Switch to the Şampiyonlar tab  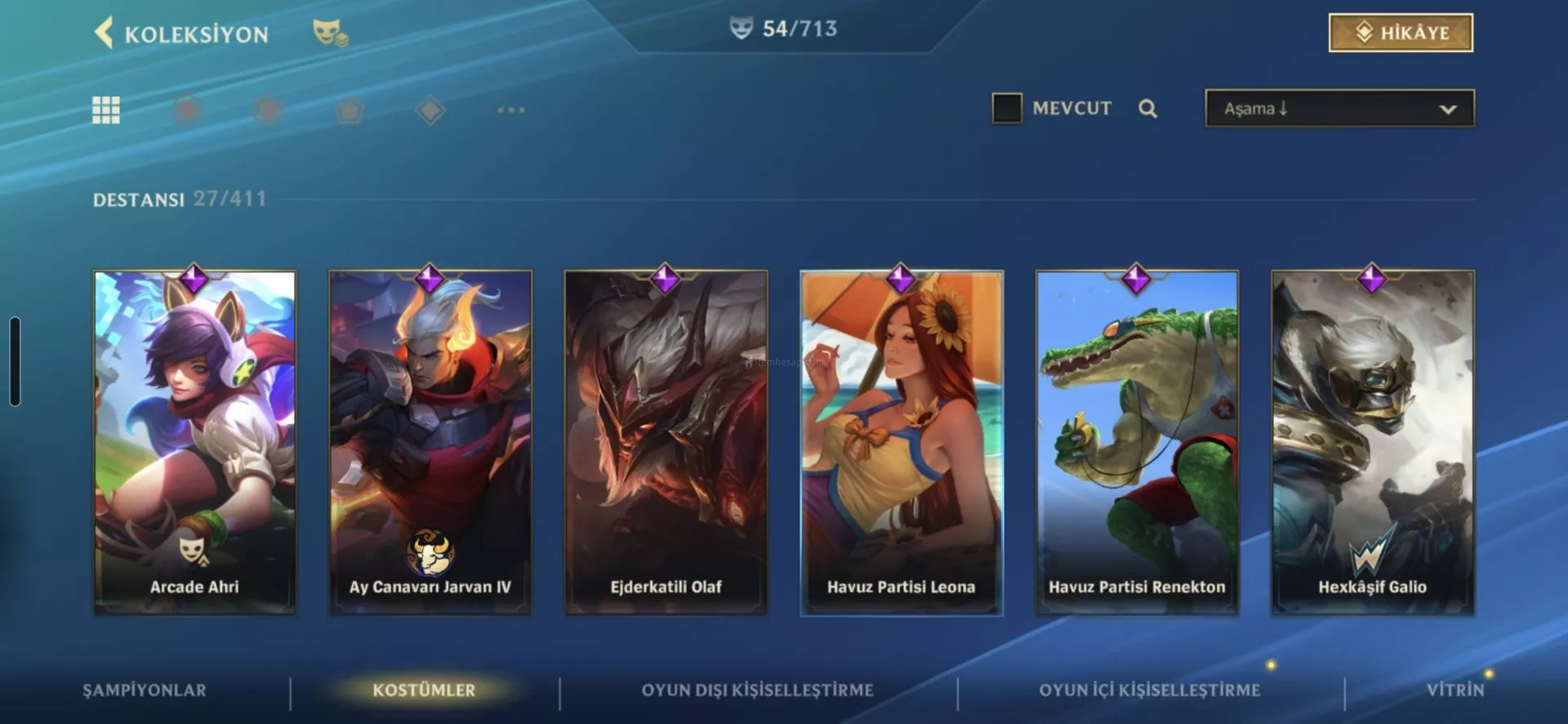click(145, 690)
